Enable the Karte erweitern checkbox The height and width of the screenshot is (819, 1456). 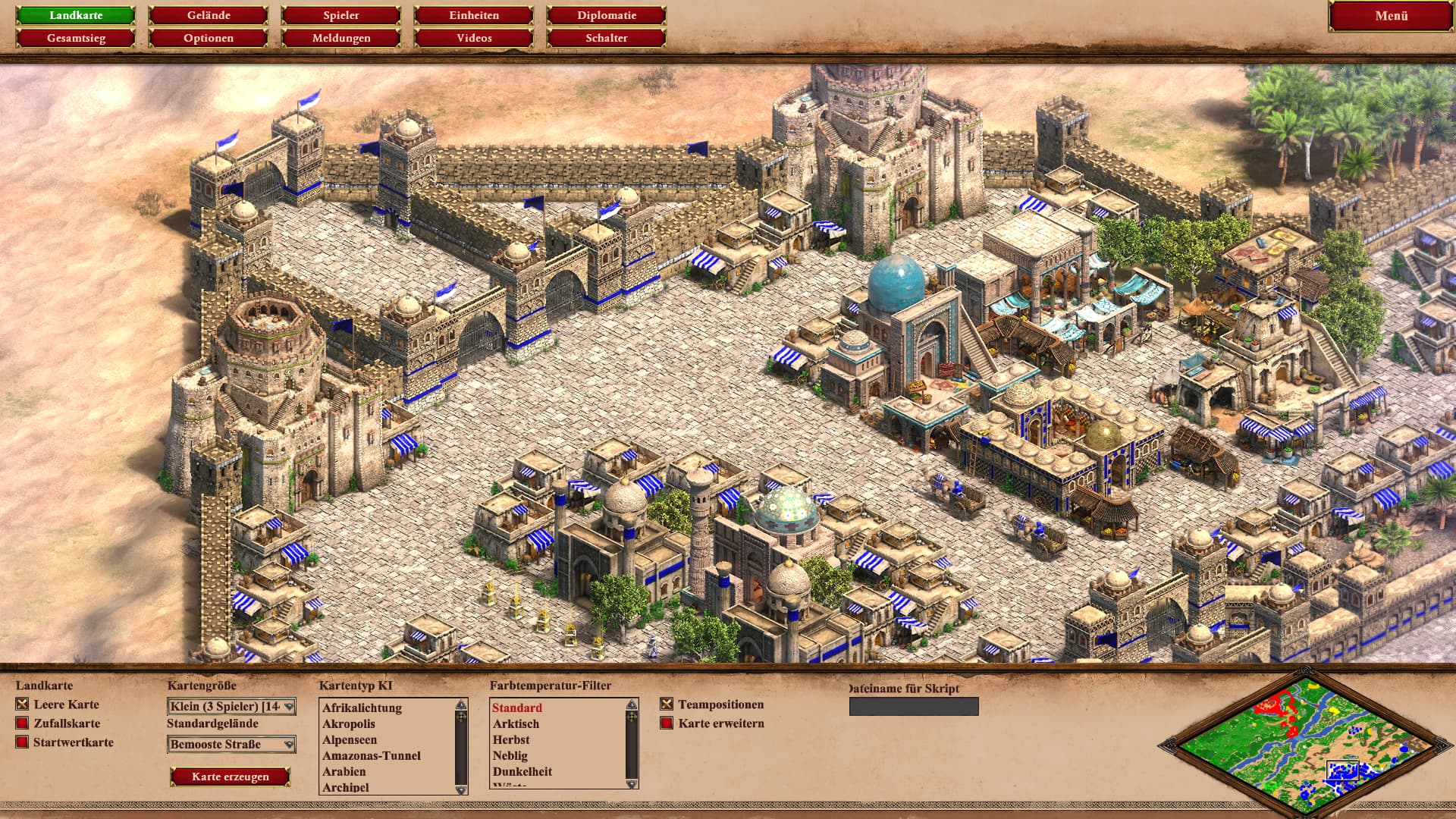click(x=667, y=723)
